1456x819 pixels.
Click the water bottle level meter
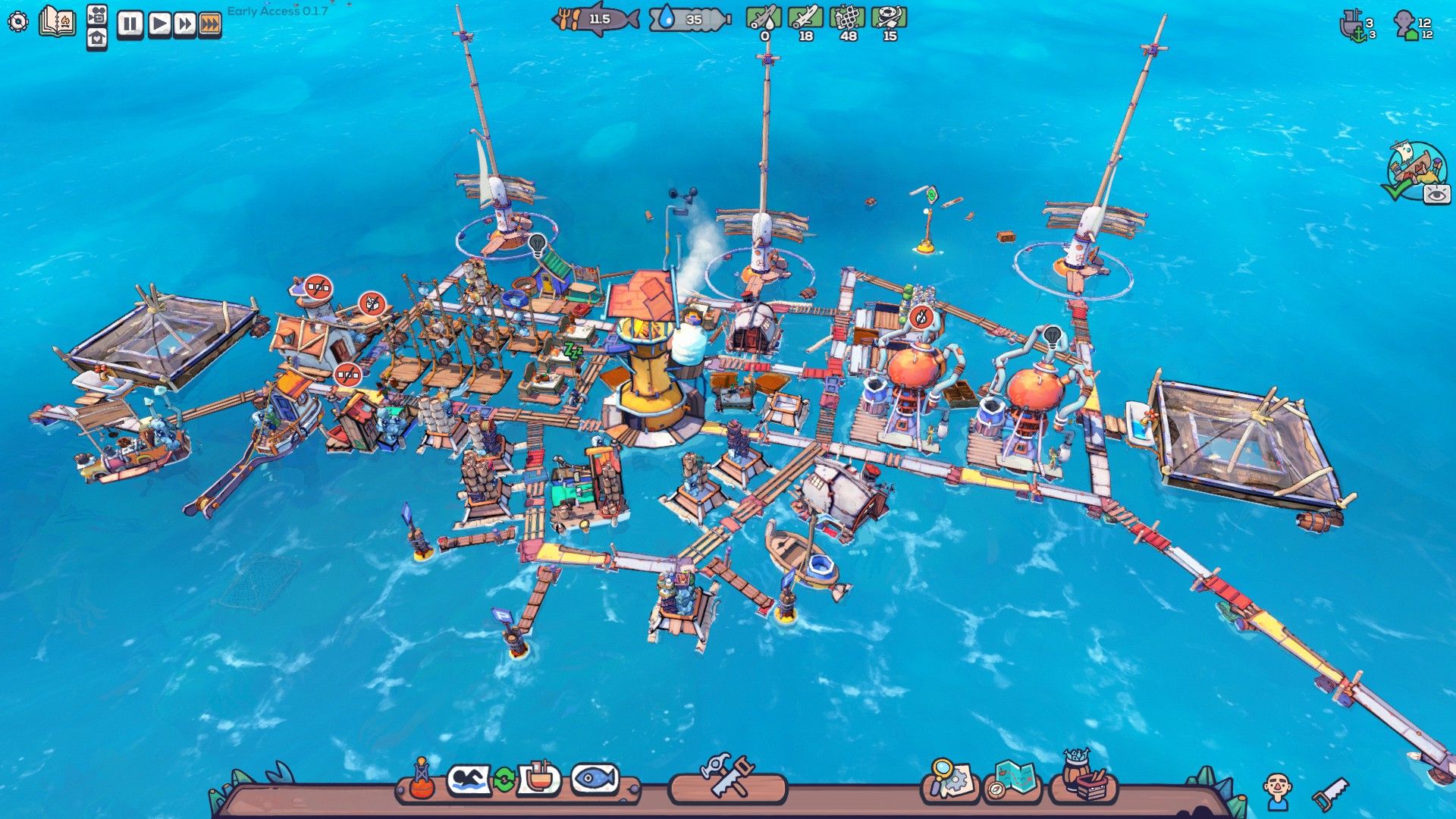pos(686,20)
